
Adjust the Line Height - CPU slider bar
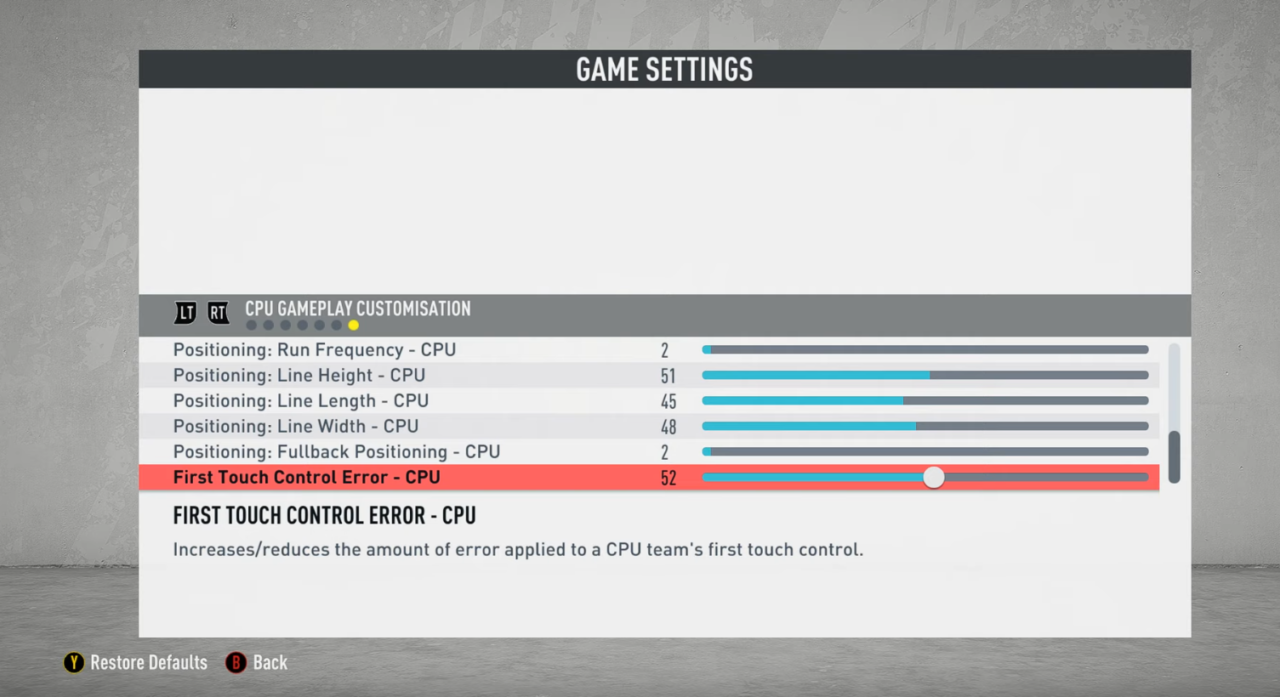[x=925, y=376]
